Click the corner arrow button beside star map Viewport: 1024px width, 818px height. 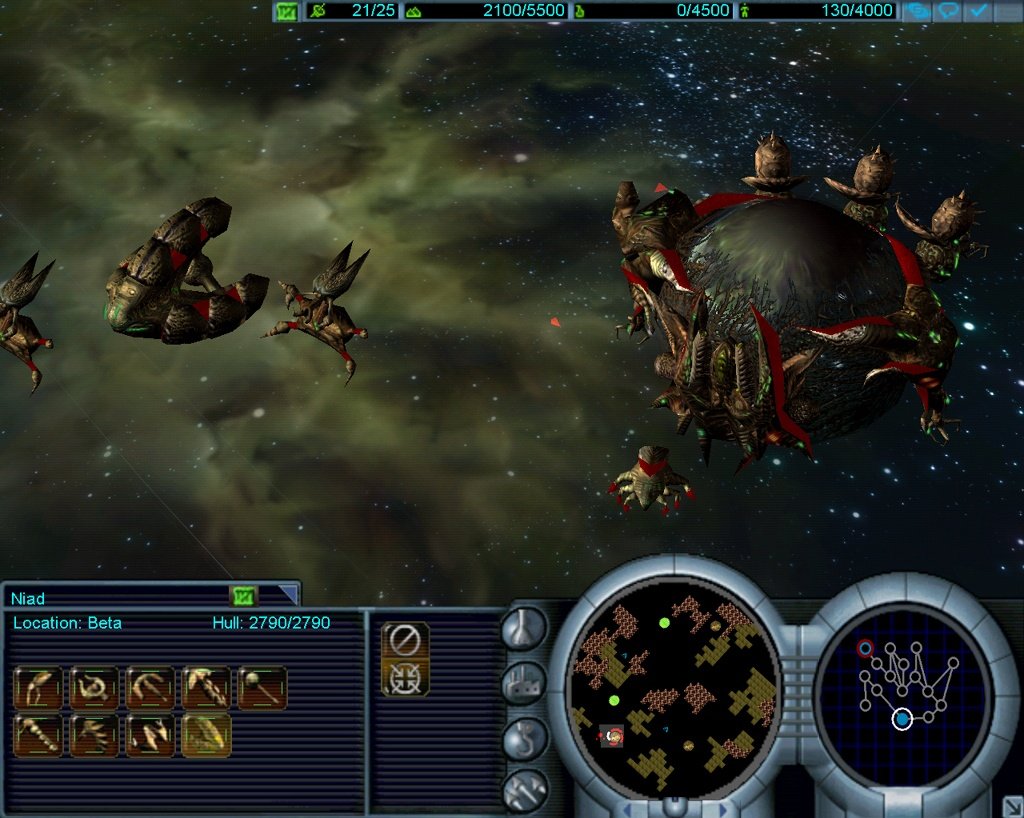pyautogui.click(x=1010, y=804)
